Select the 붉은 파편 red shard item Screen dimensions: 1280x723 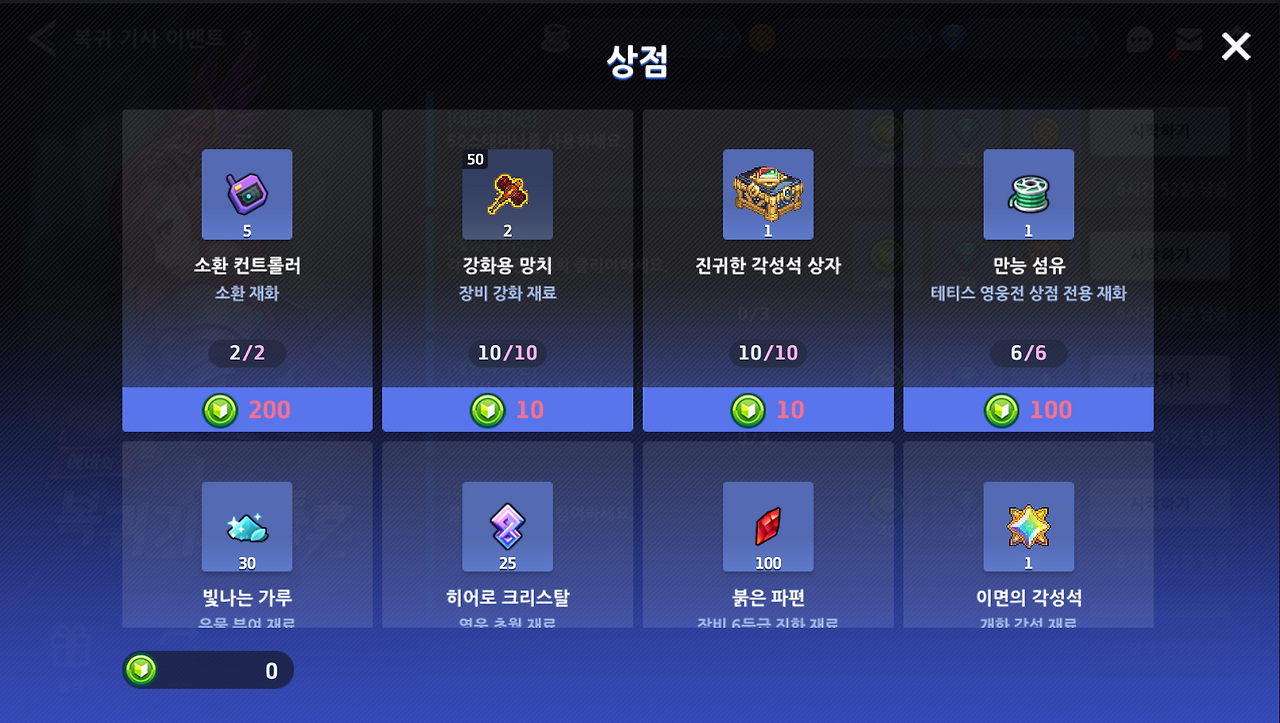(768, 527)
